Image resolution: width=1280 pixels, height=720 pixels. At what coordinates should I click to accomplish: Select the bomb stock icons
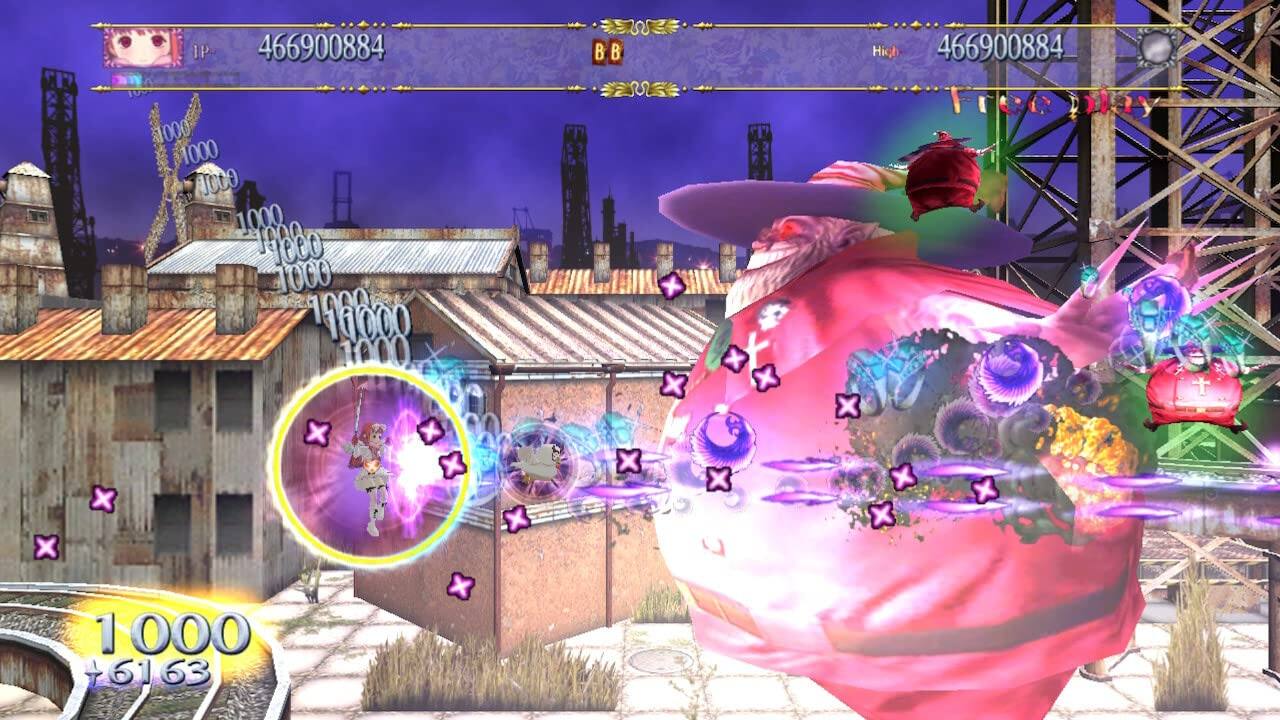tap(607, 51)
